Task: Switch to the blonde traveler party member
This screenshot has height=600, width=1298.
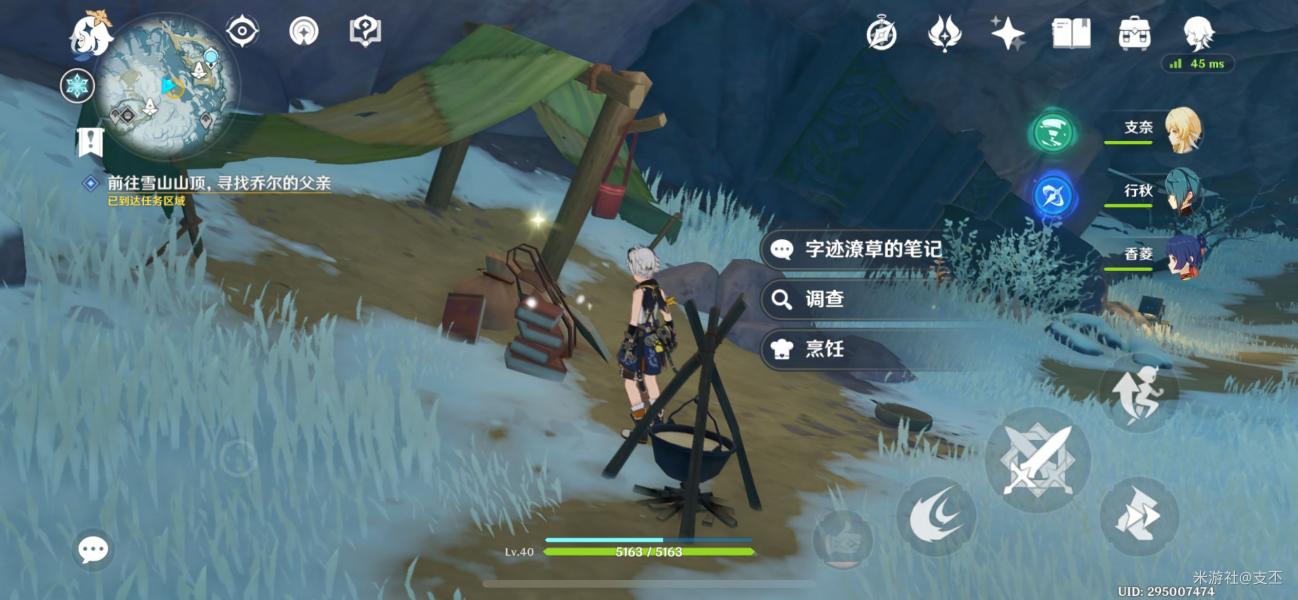Action: click(1182, 129)
